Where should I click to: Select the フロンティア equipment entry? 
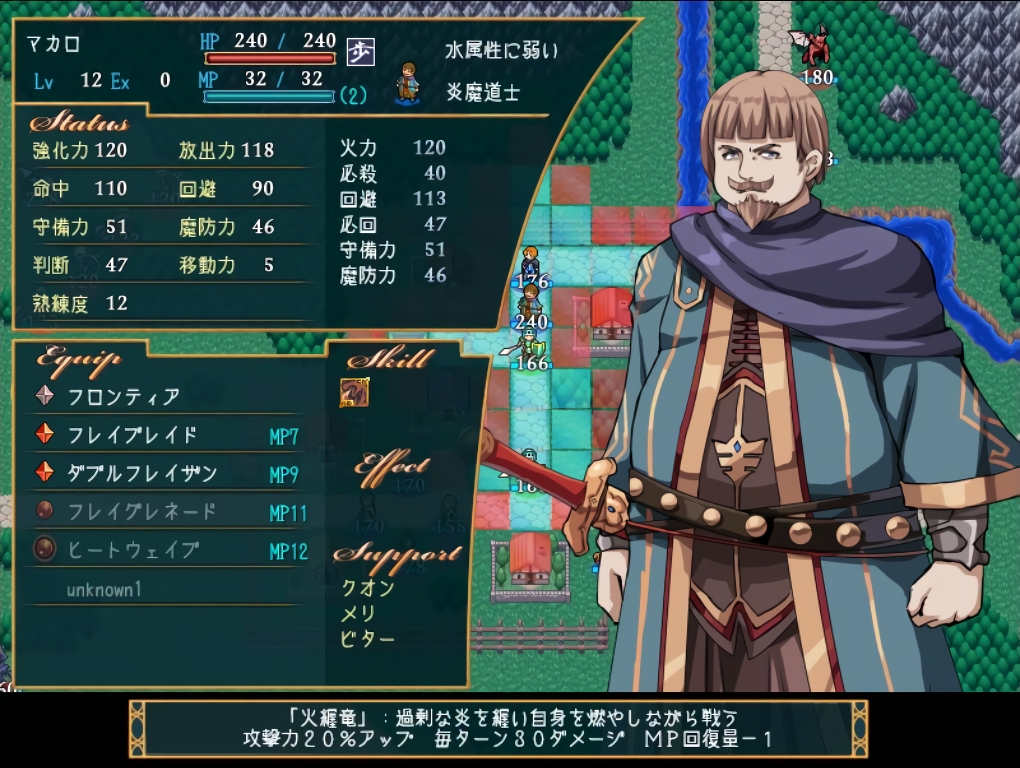(x=124, y=396)
